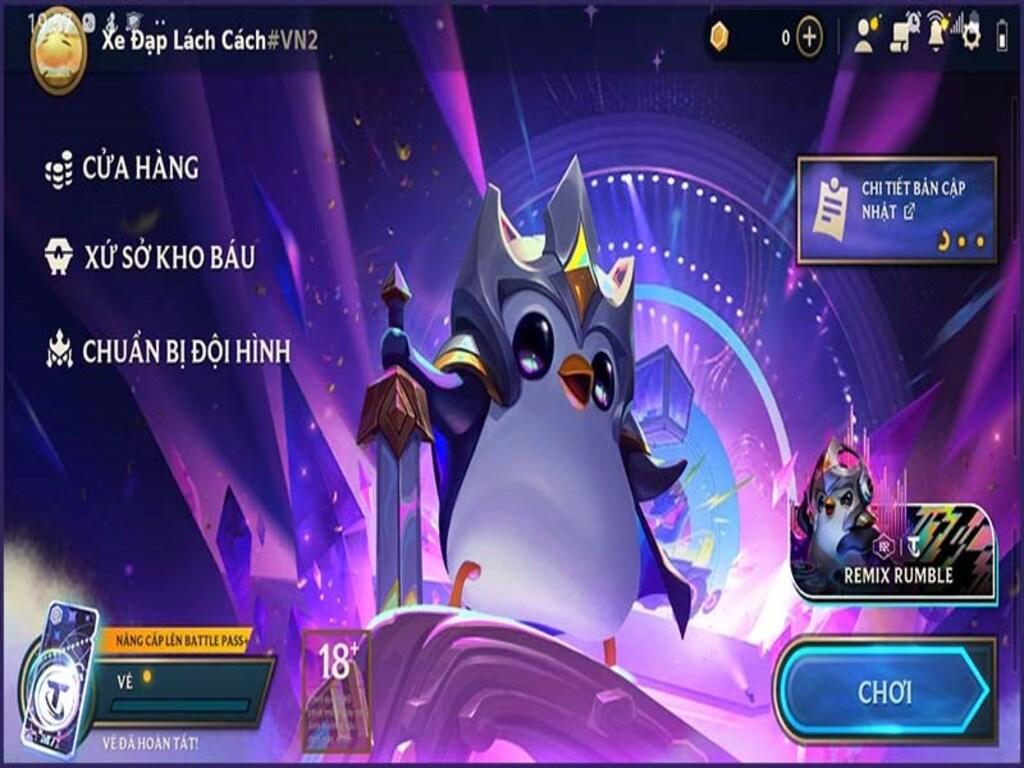
Task: Click the 18+ age rating badge
Action: click(x=337, y=690)
